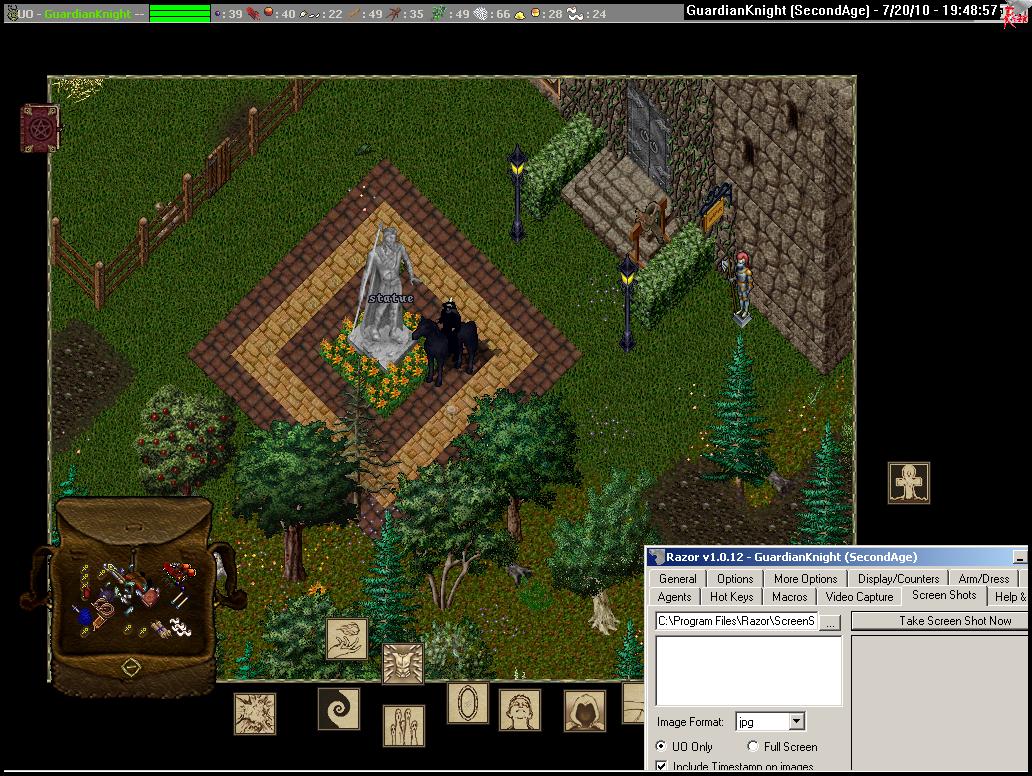The width and height of the screenshot is (1032, 776).
Task: Browse for screenshot folder with ellipsis button
Action: click(831, 622)
